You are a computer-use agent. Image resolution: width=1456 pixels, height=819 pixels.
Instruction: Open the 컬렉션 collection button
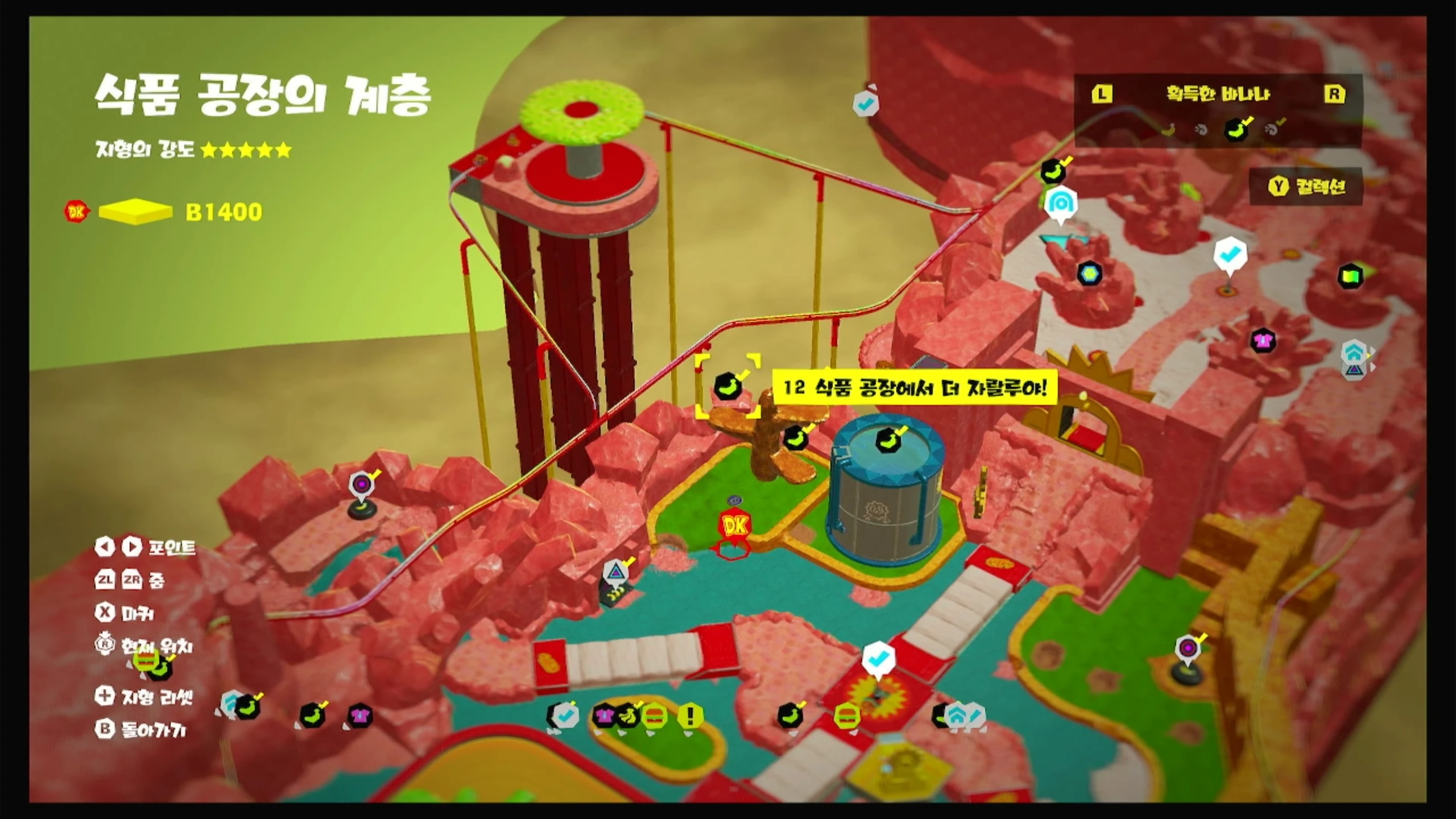tap(1306, 186)
